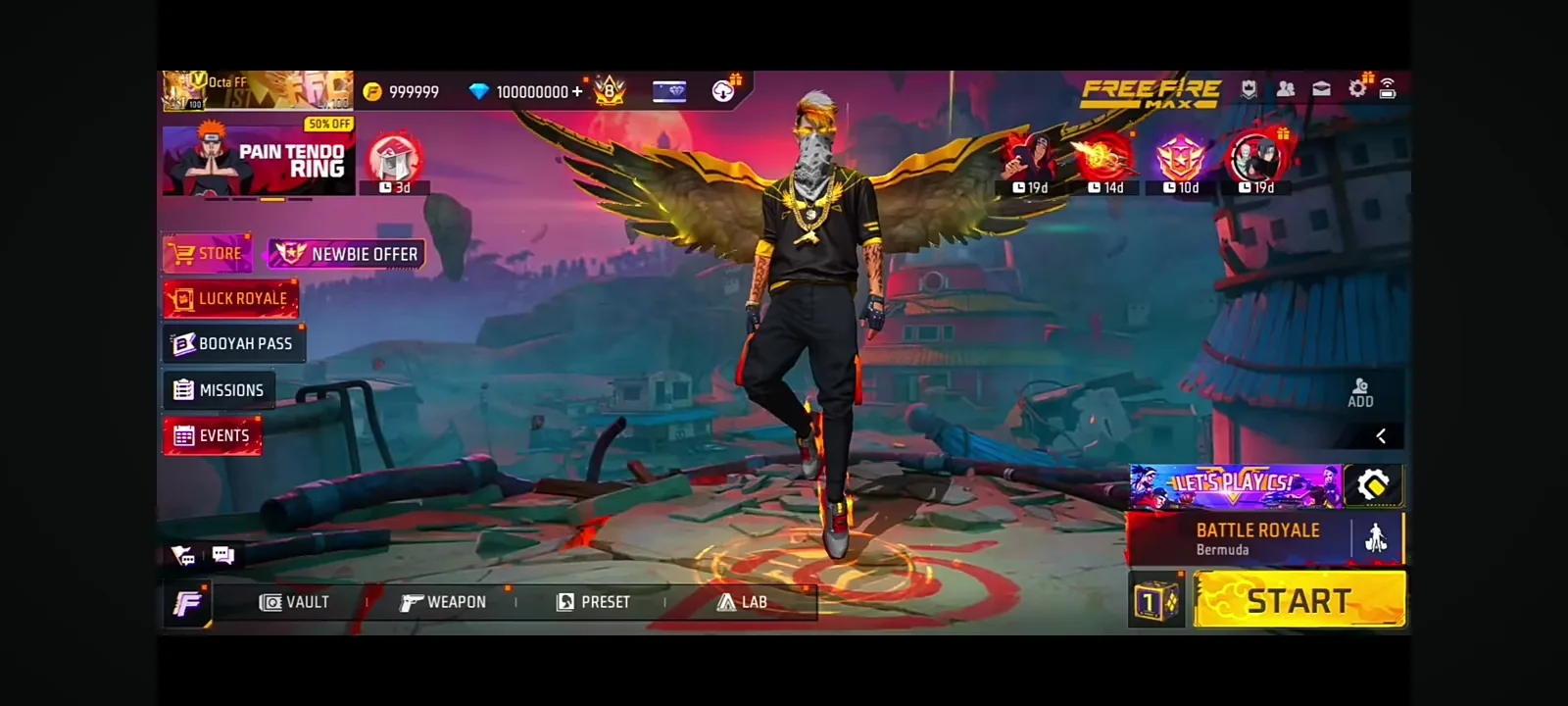Image resolution: width=1568 pixels, height=706 pixels.
Task: Open the chat speech bubble icon
Action: coord(223,555)
